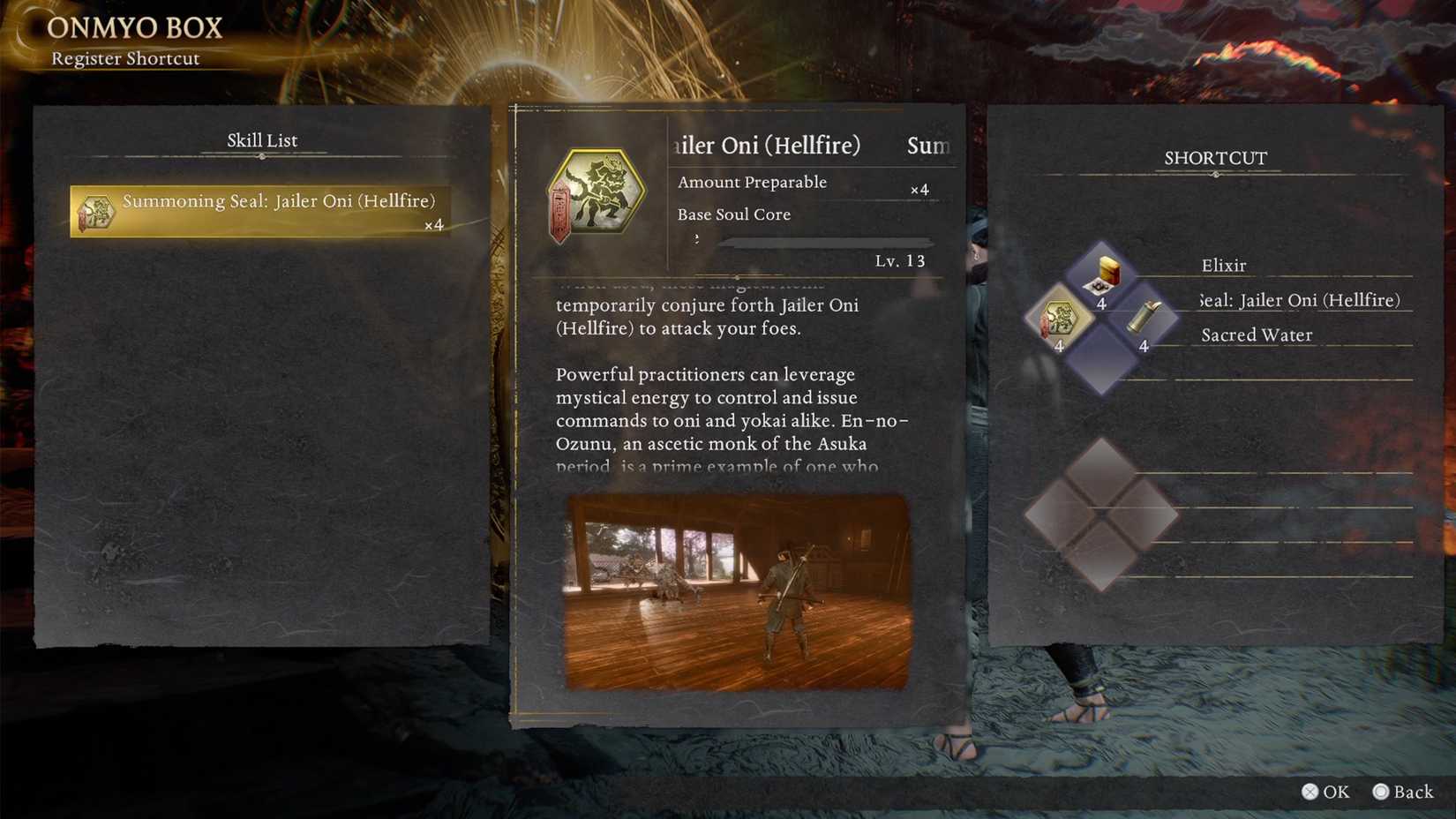Viewport: 1456px width, 819px height.
Task: Switch to the SHORTCUT panel header
Action: pos(1215,158)
